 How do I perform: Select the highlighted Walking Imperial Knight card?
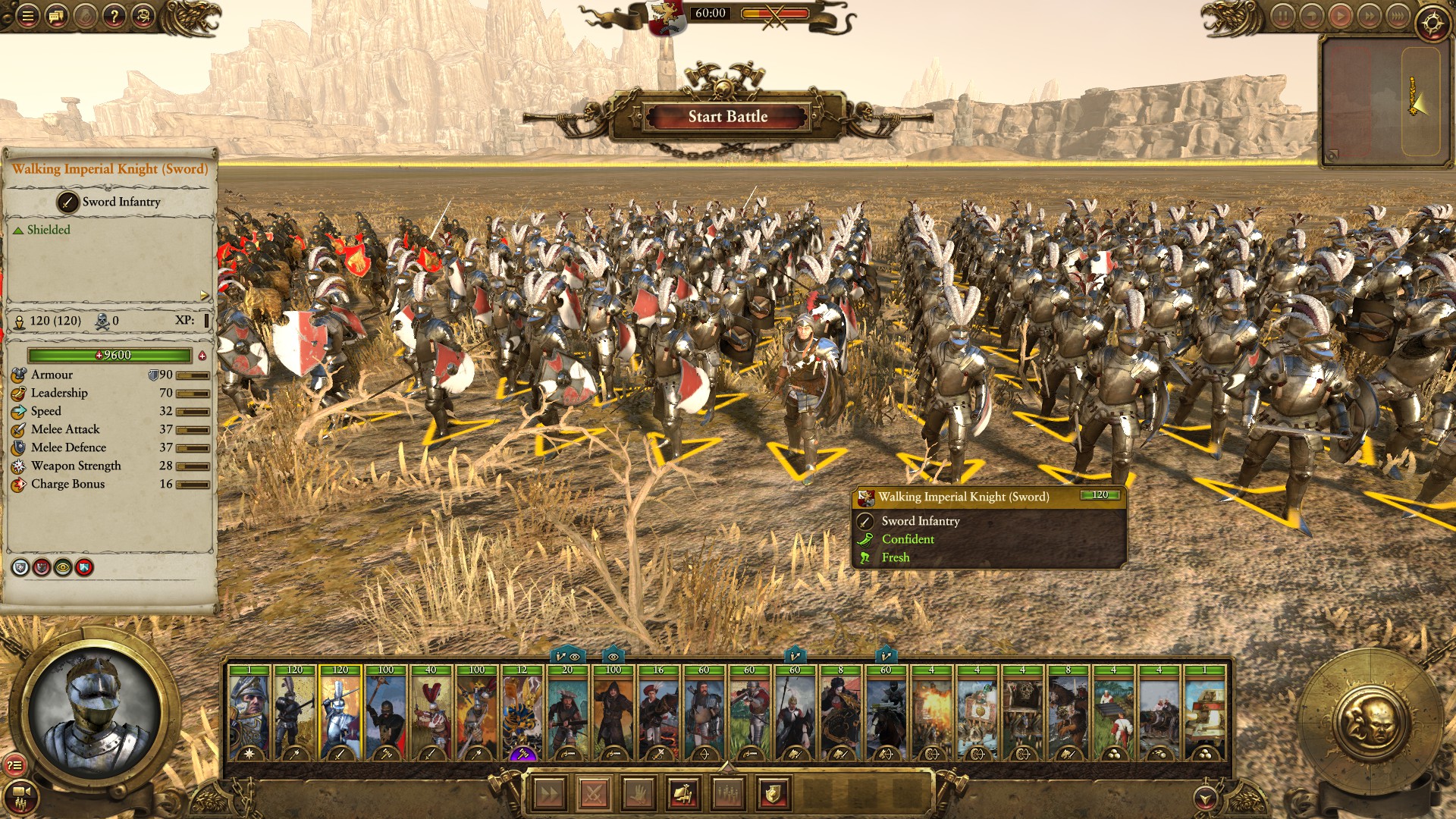click(x=340, y=713)
